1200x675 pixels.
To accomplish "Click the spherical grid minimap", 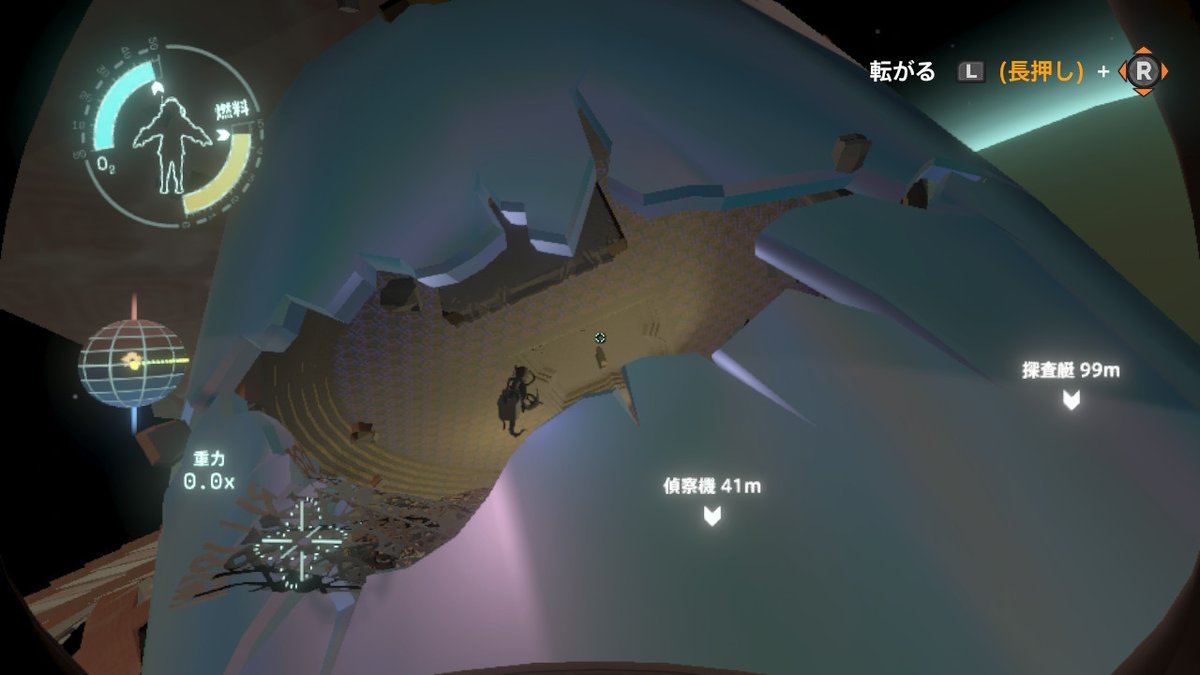I will click(x=133, y=363).
